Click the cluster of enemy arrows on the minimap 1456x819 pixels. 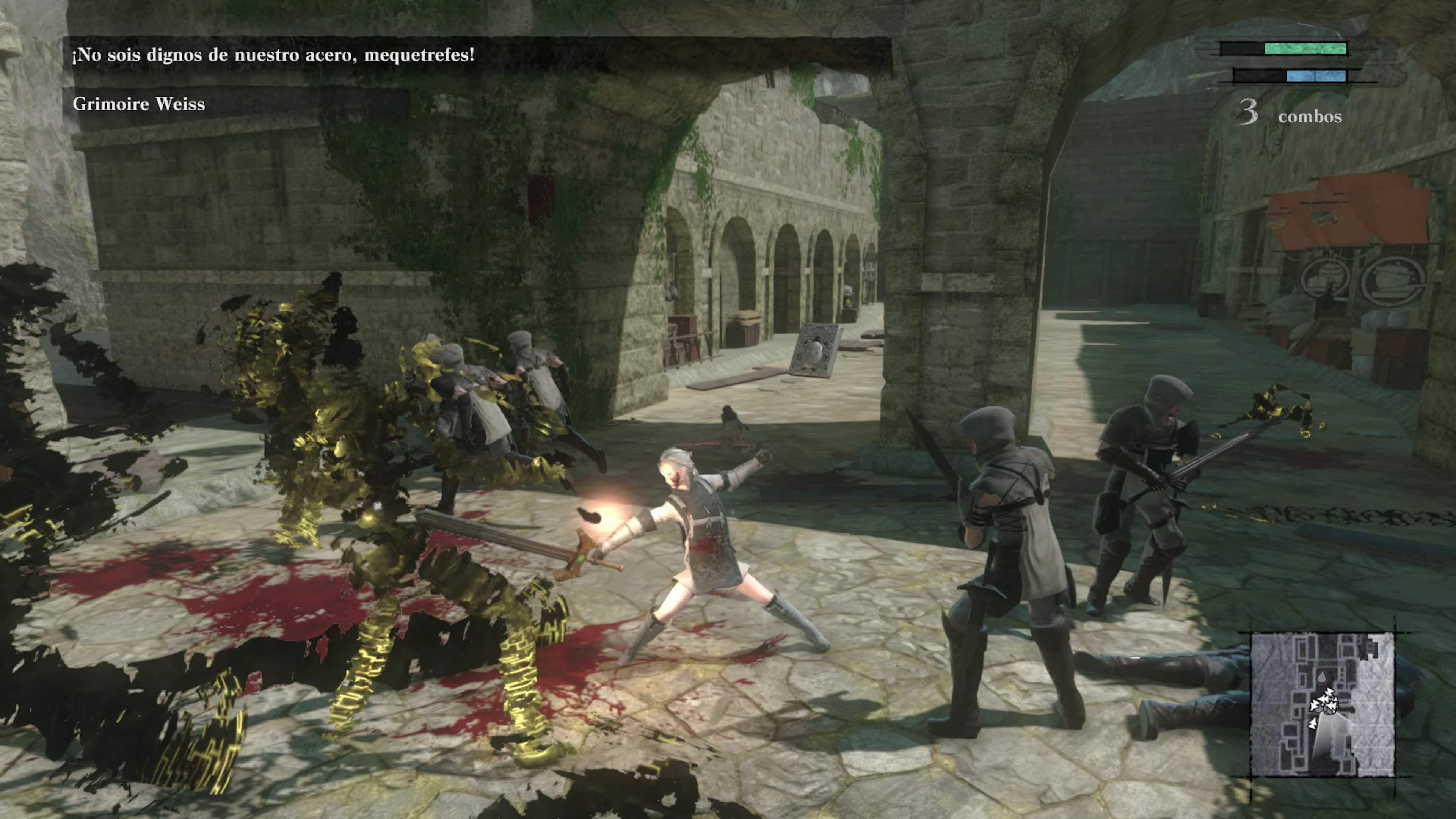click(1326, 701)
